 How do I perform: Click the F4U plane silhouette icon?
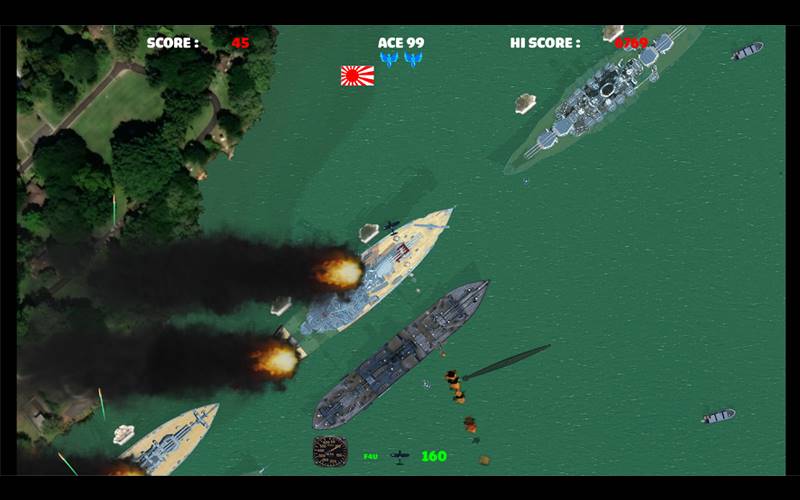coord(399,456)
